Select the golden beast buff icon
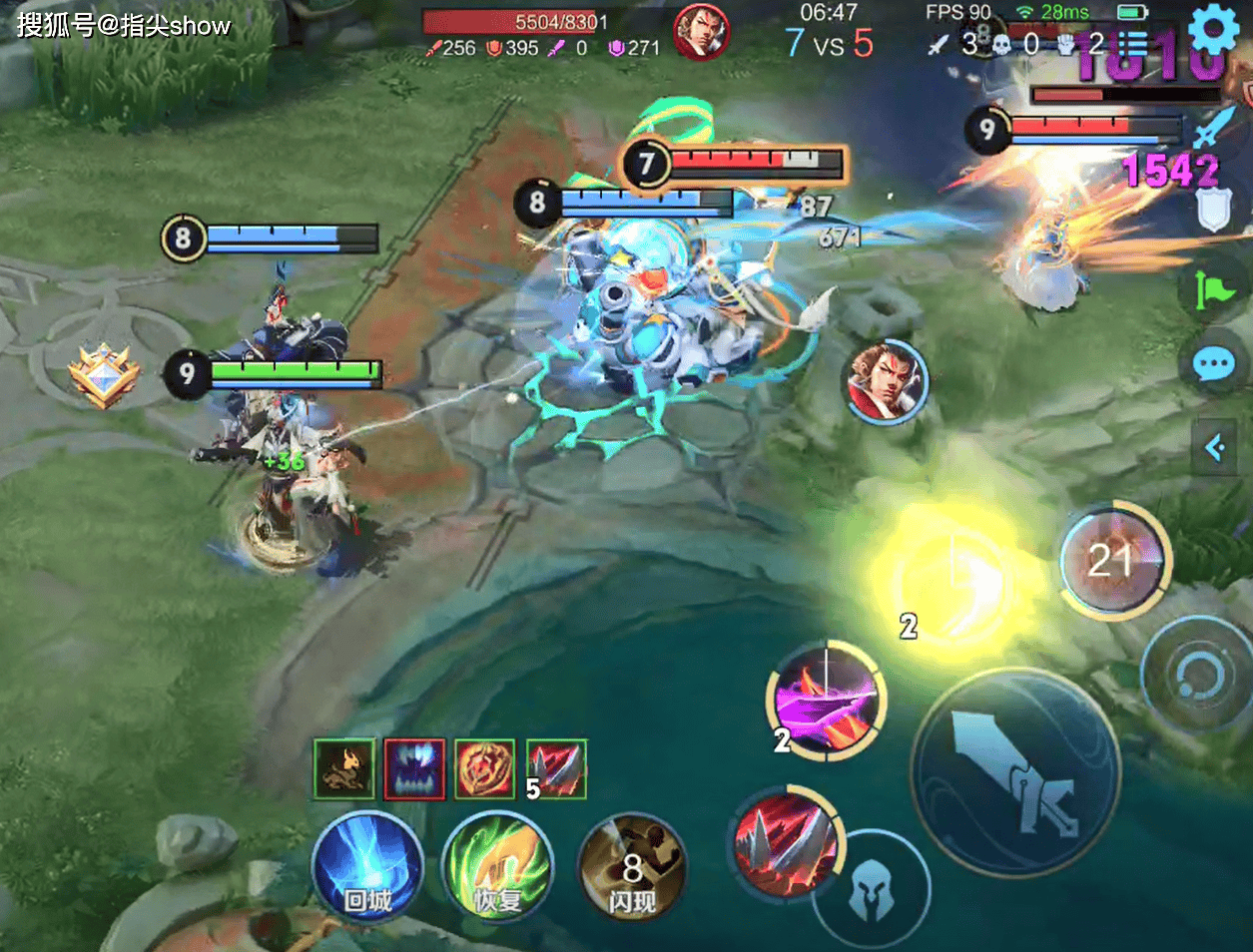 (344, 769)
